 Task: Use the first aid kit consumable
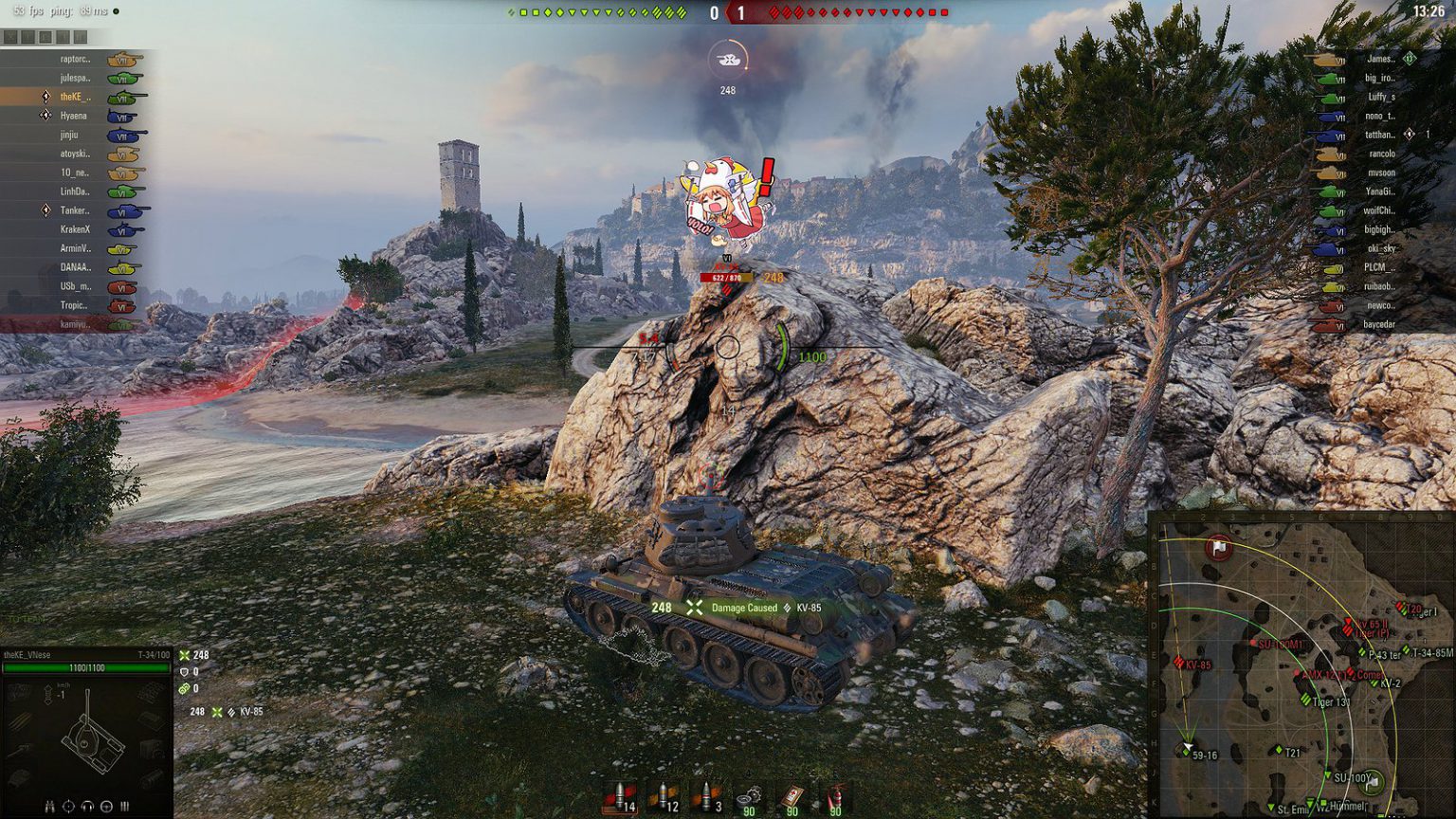point(792,798)
